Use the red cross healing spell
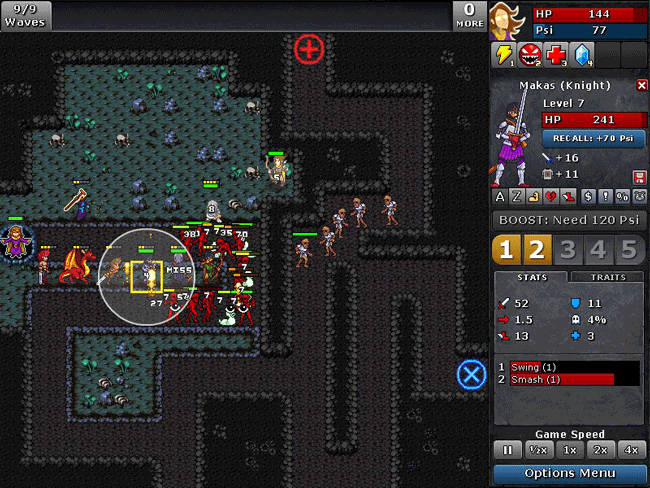 [557, 55]
